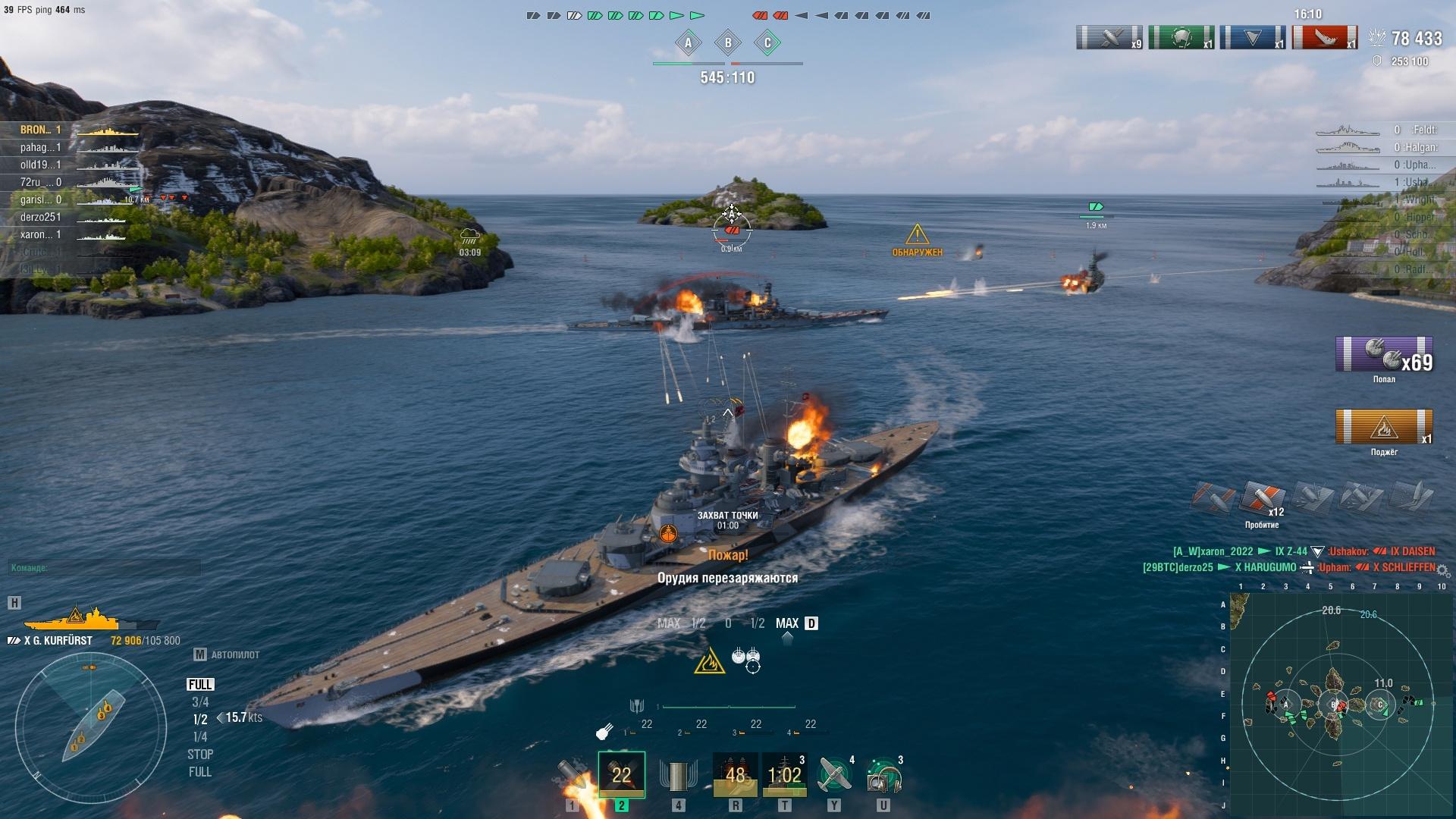Select capture point C indicator
The height and width of the screenshot is (819, 1456).
tap(767, 43)
